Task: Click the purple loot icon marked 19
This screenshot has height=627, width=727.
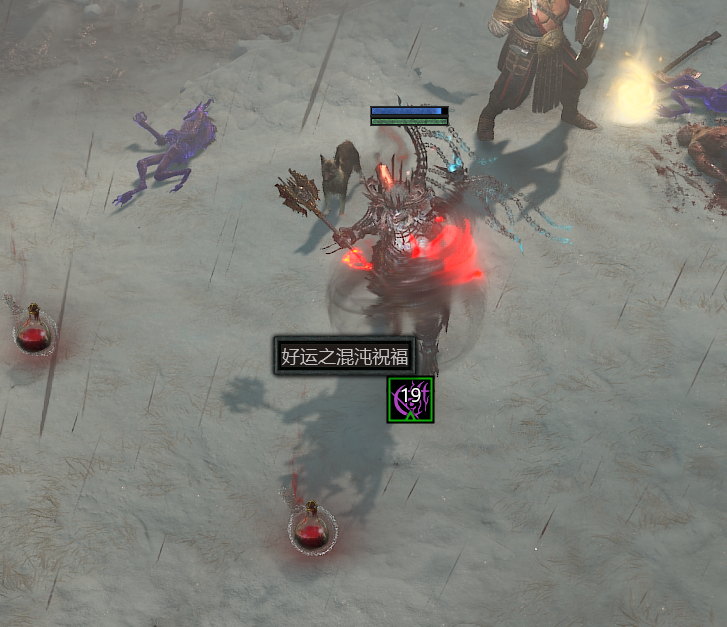Action: (x=410, y=399)
